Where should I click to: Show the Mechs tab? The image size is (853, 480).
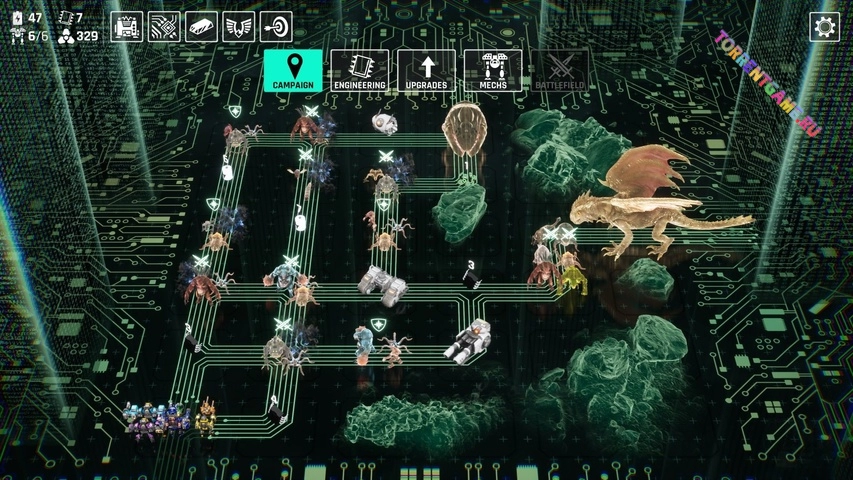tap(493, 71)
